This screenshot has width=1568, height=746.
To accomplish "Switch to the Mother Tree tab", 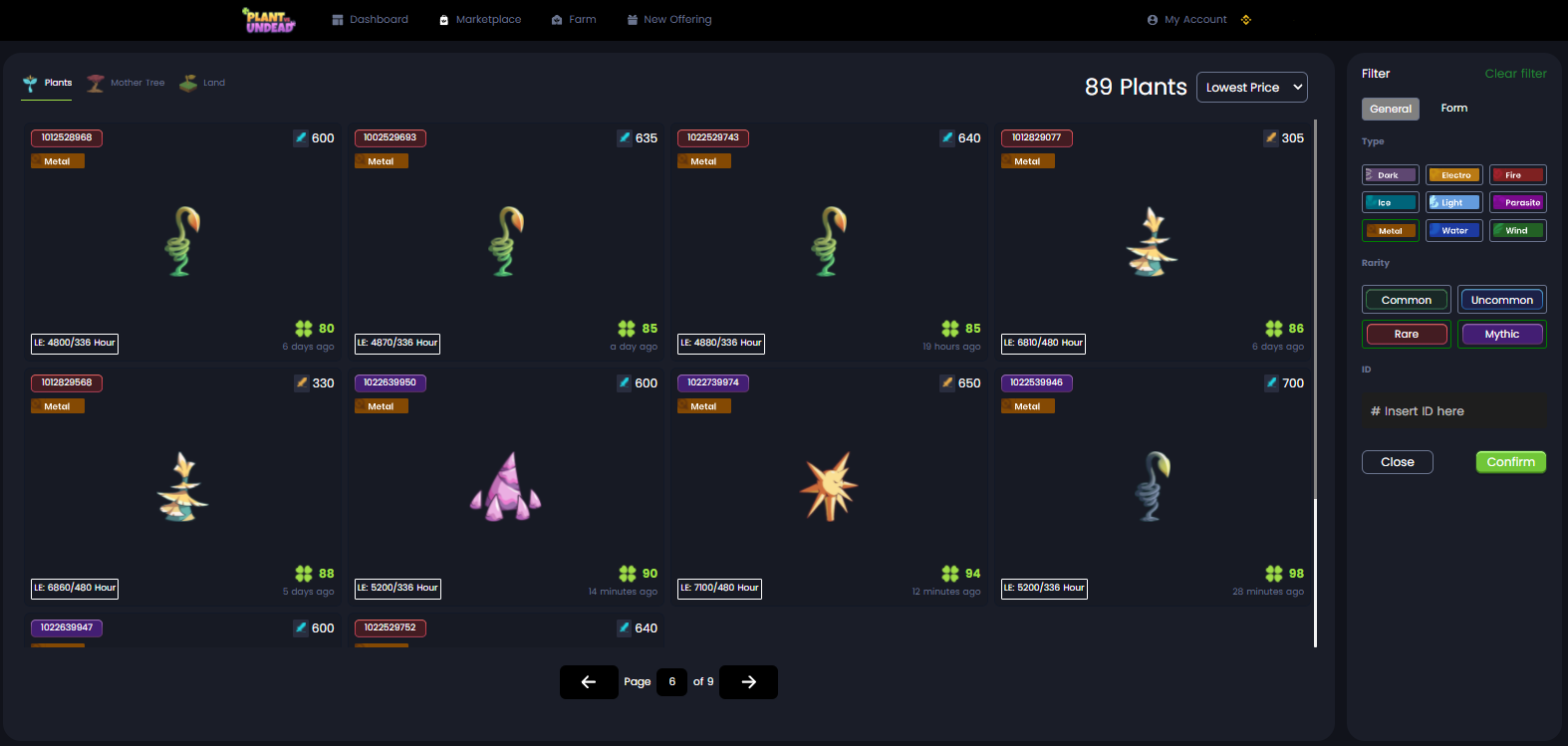I will [127, 83].
